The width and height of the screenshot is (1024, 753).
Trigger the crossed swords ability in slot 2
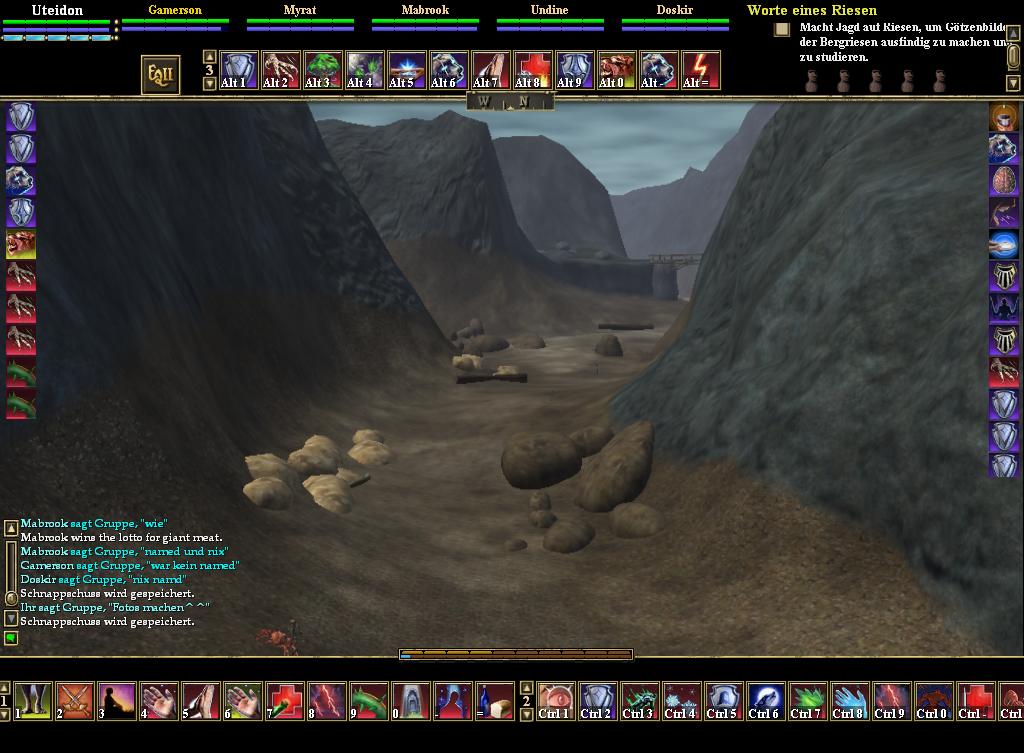pos(75,701)
